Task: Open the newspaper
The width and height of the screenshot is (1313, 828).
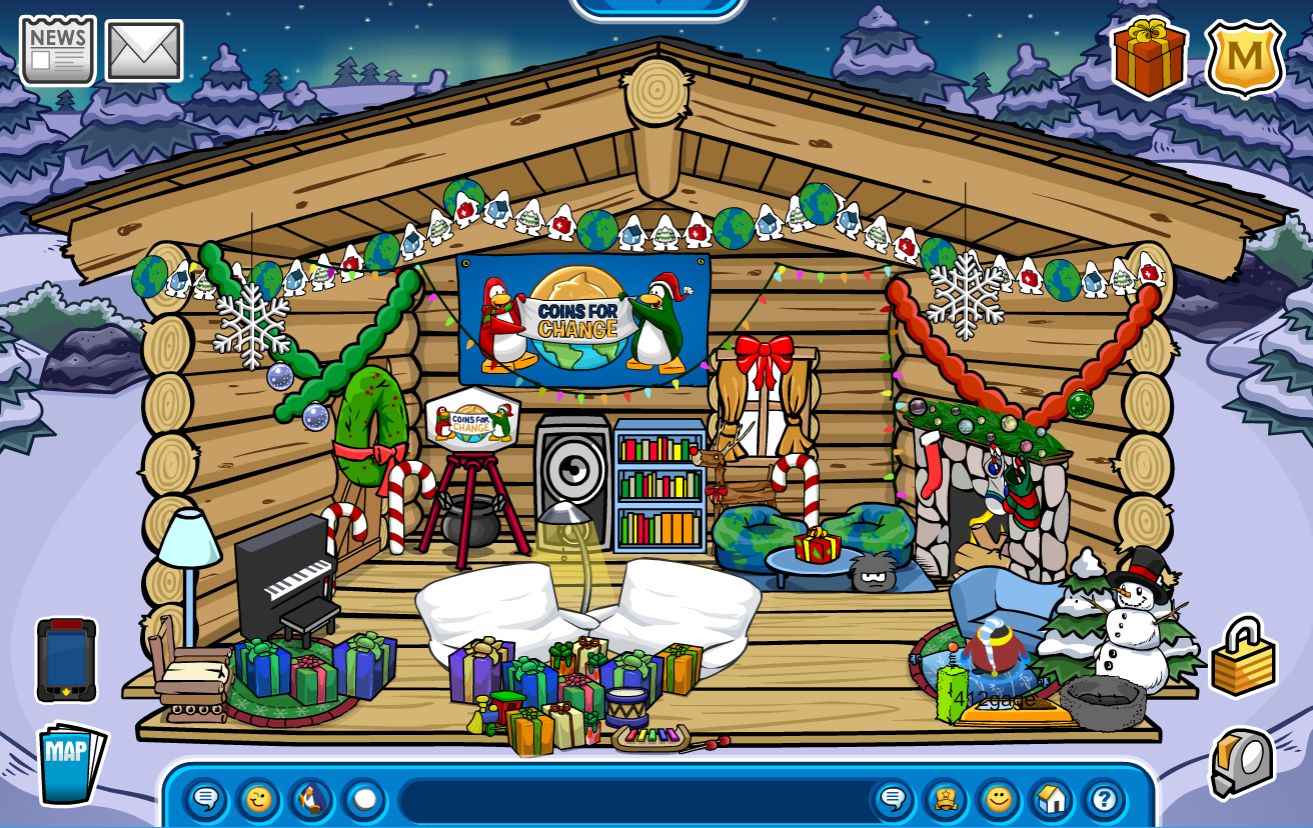Action: [55, 48]
